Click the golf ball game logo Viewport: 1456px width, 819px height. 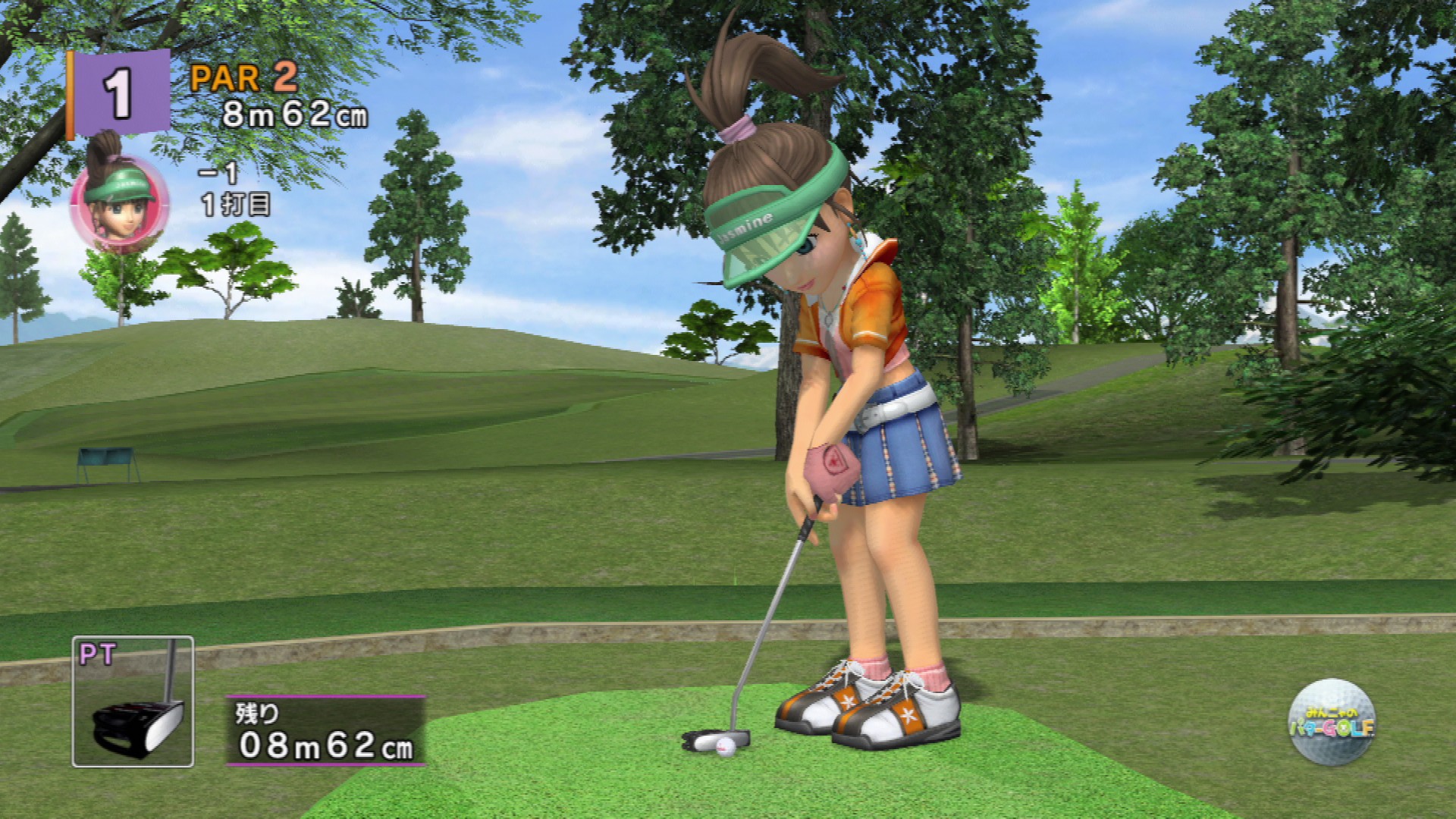(1332, 722)
